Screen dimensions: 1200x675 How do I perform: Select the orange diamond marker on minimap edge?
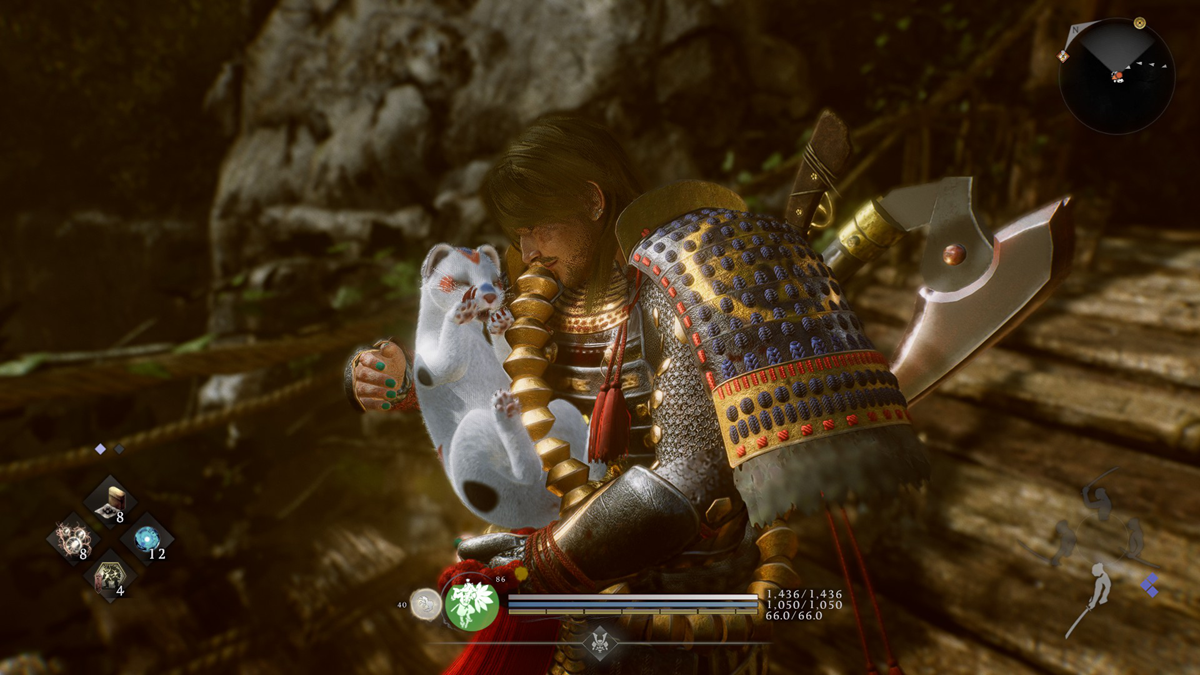[1064, 55]
